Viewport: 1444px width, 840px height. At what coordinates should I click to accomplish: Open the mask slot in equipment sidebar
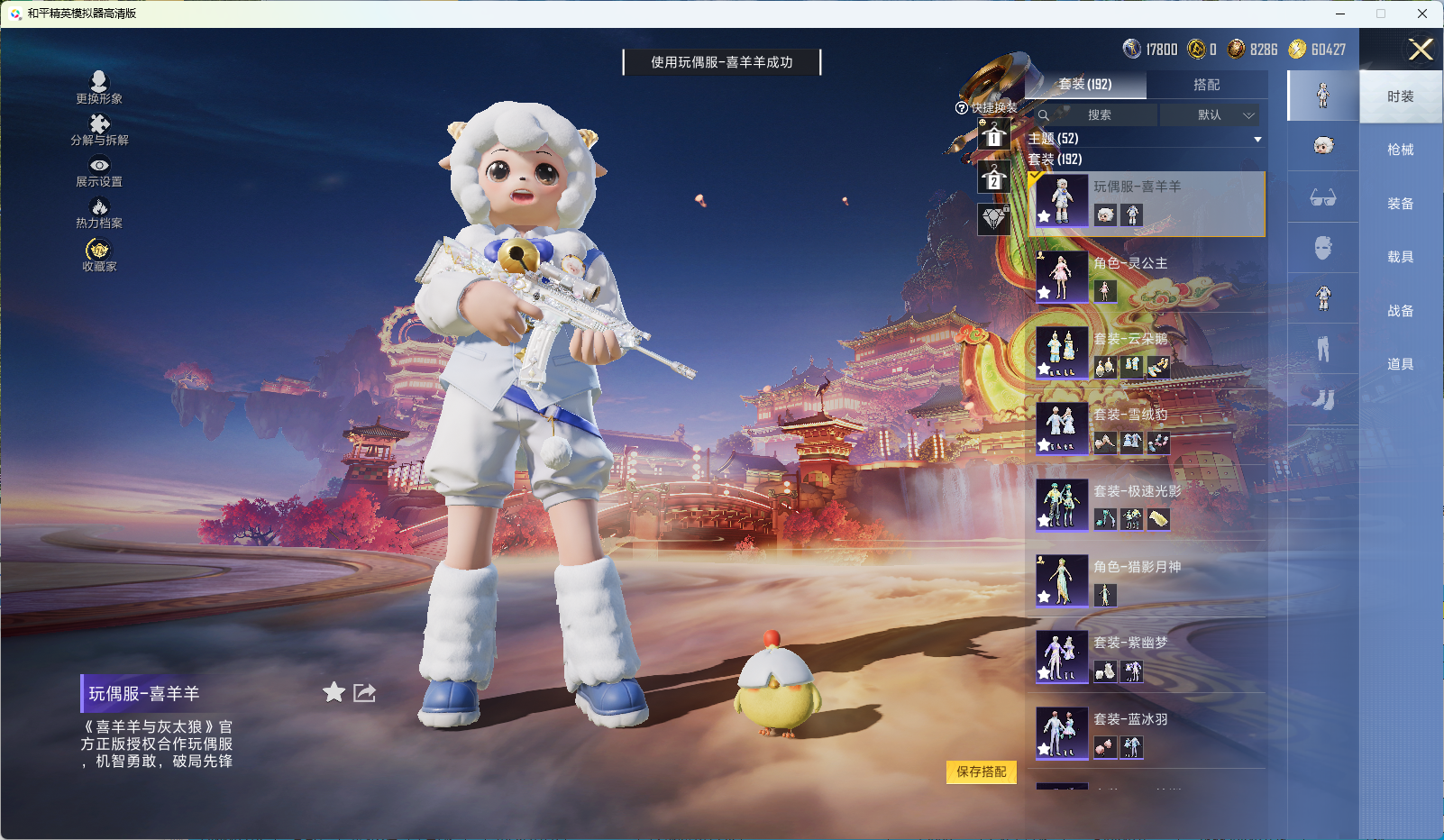pos(1322,248)
